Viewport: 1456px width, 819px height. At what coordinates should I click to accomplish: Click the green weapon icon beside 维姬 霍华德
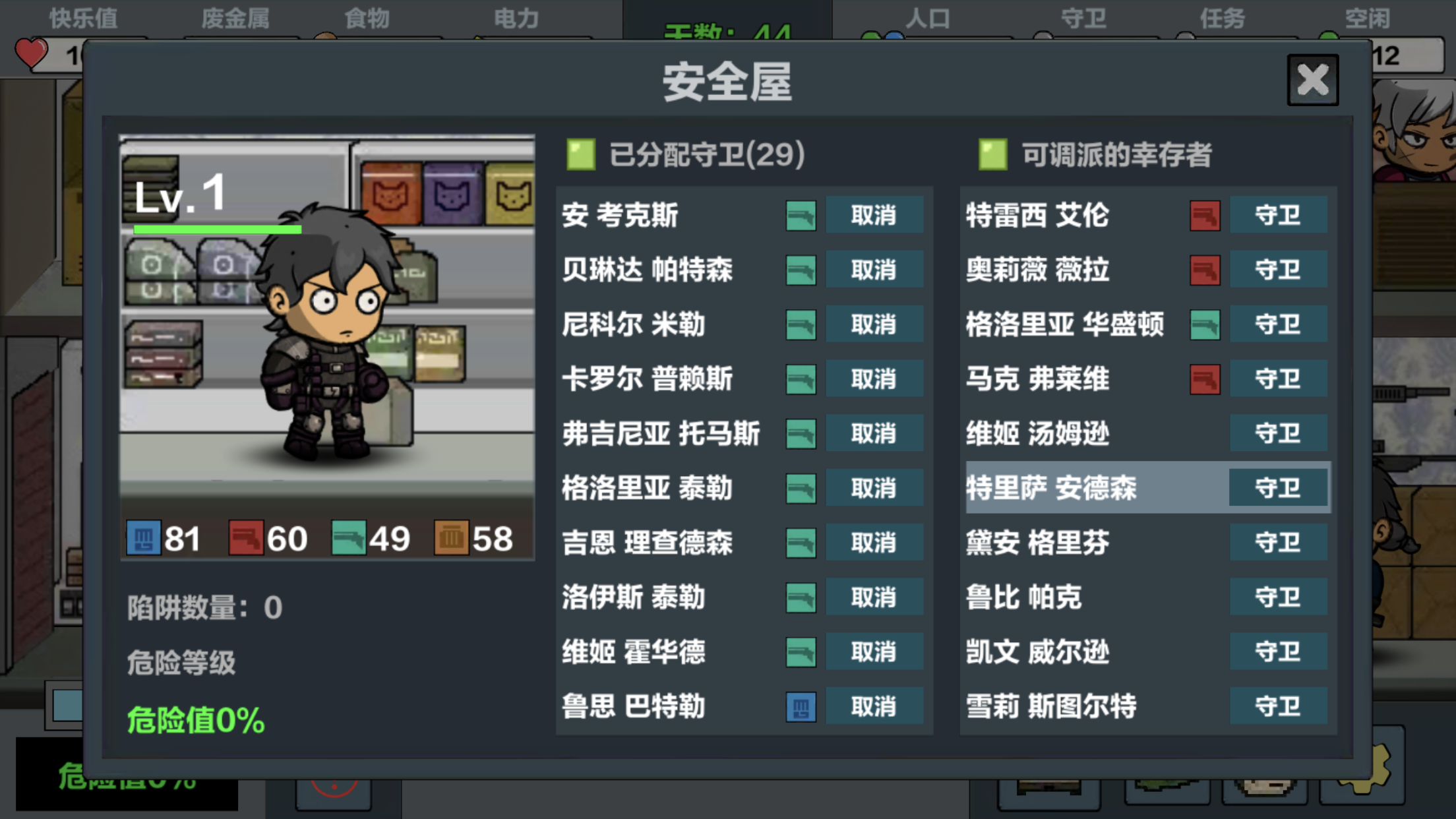pyautogui.click(x=801, y=652)
